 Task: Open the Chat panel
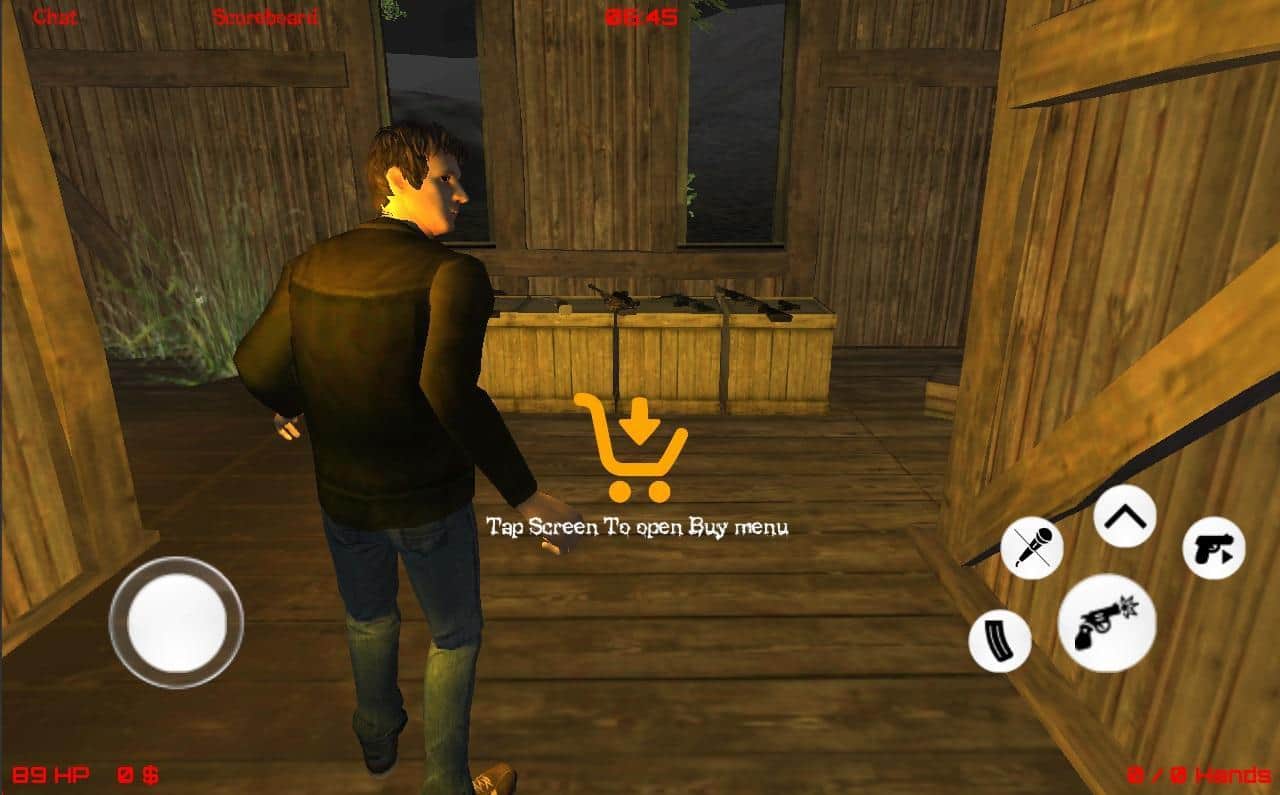pyautogui.click(x=56, y=17)
